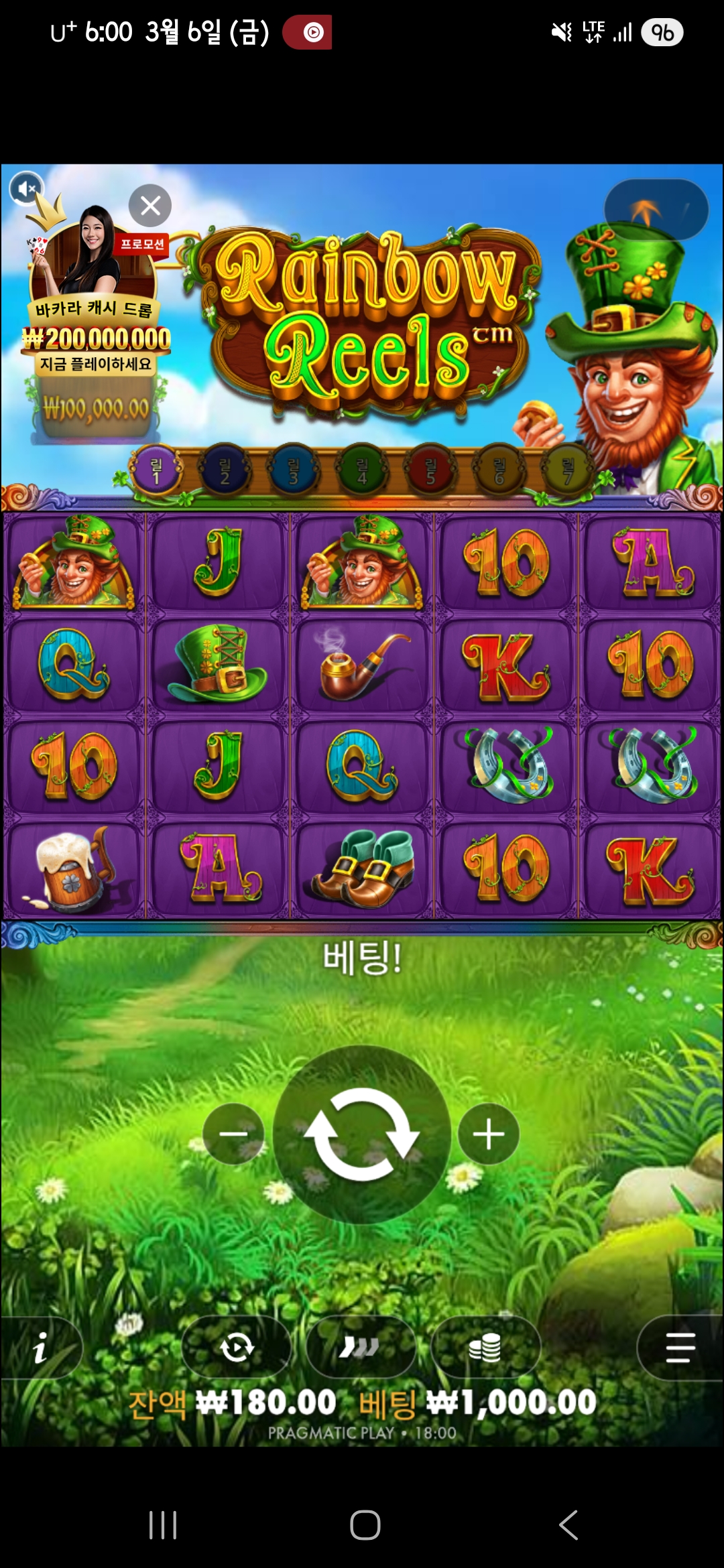Increase the bet with the plus button
The height and width of the screenshot is (1568, 724).
489,1134
